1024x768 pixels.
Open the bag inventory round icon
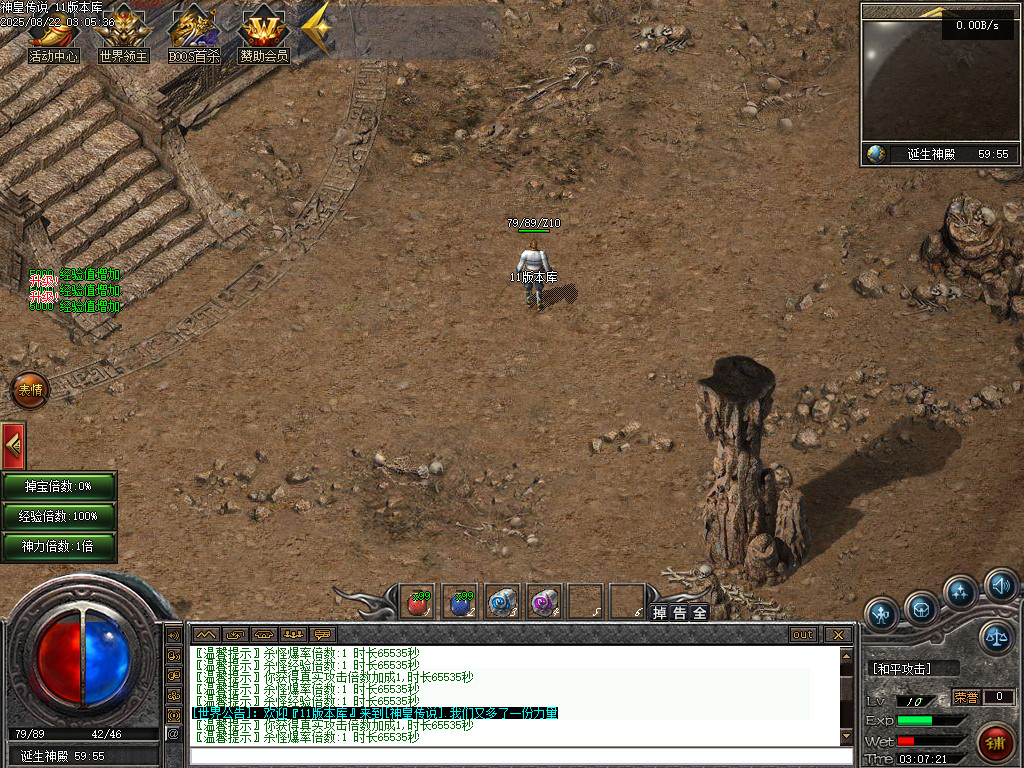921,607
